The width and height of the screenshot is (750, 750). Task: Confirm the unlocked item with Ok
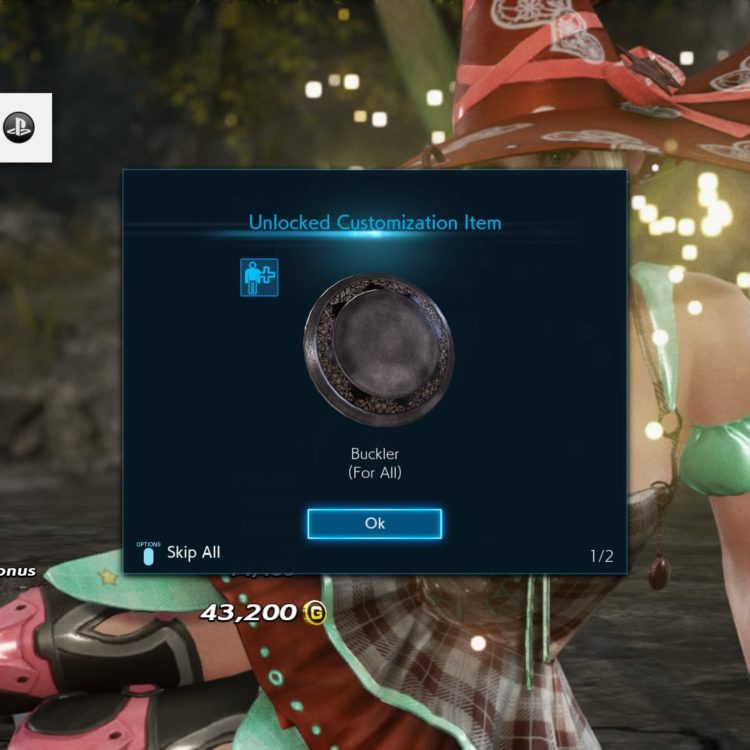[x=374, y=523]
